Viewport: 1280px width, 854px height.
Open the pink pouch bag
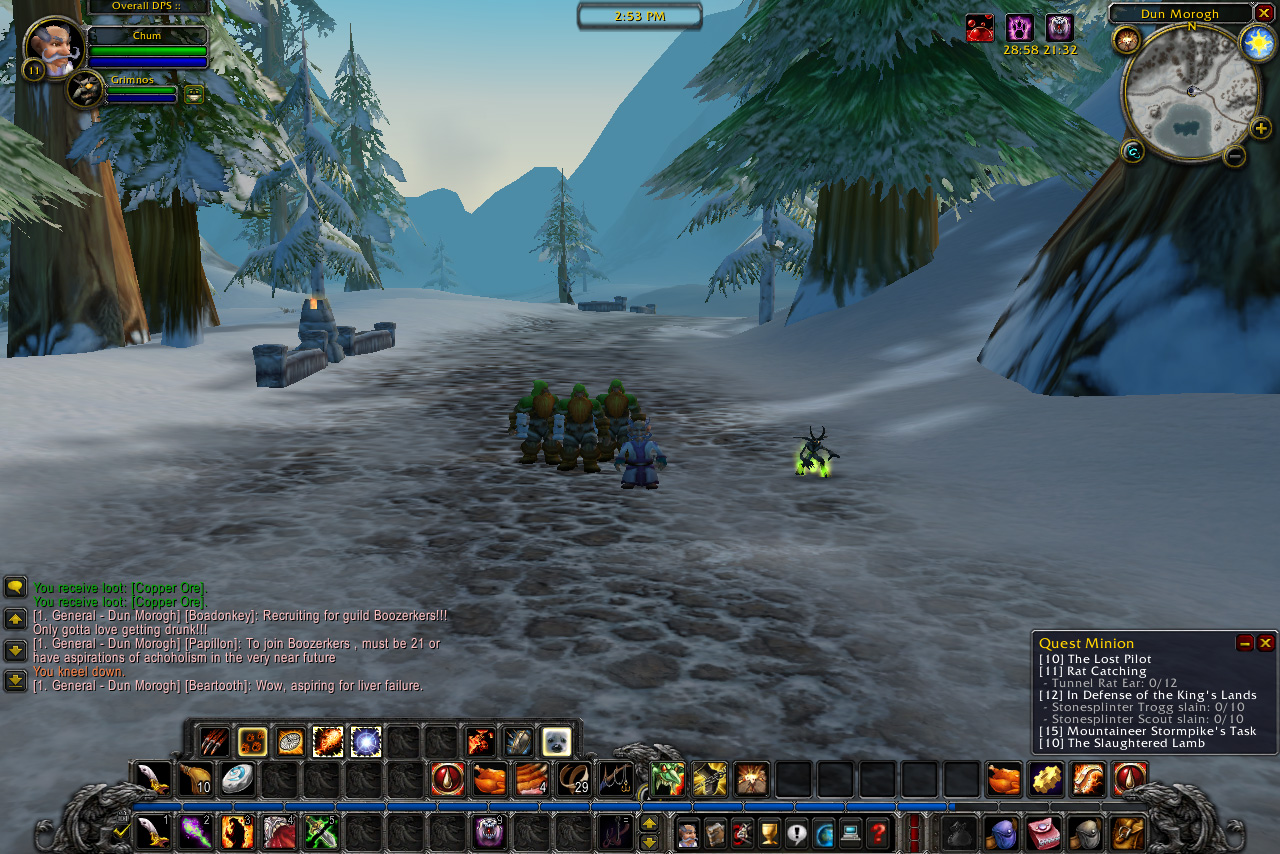click(x=1043, y=832)
